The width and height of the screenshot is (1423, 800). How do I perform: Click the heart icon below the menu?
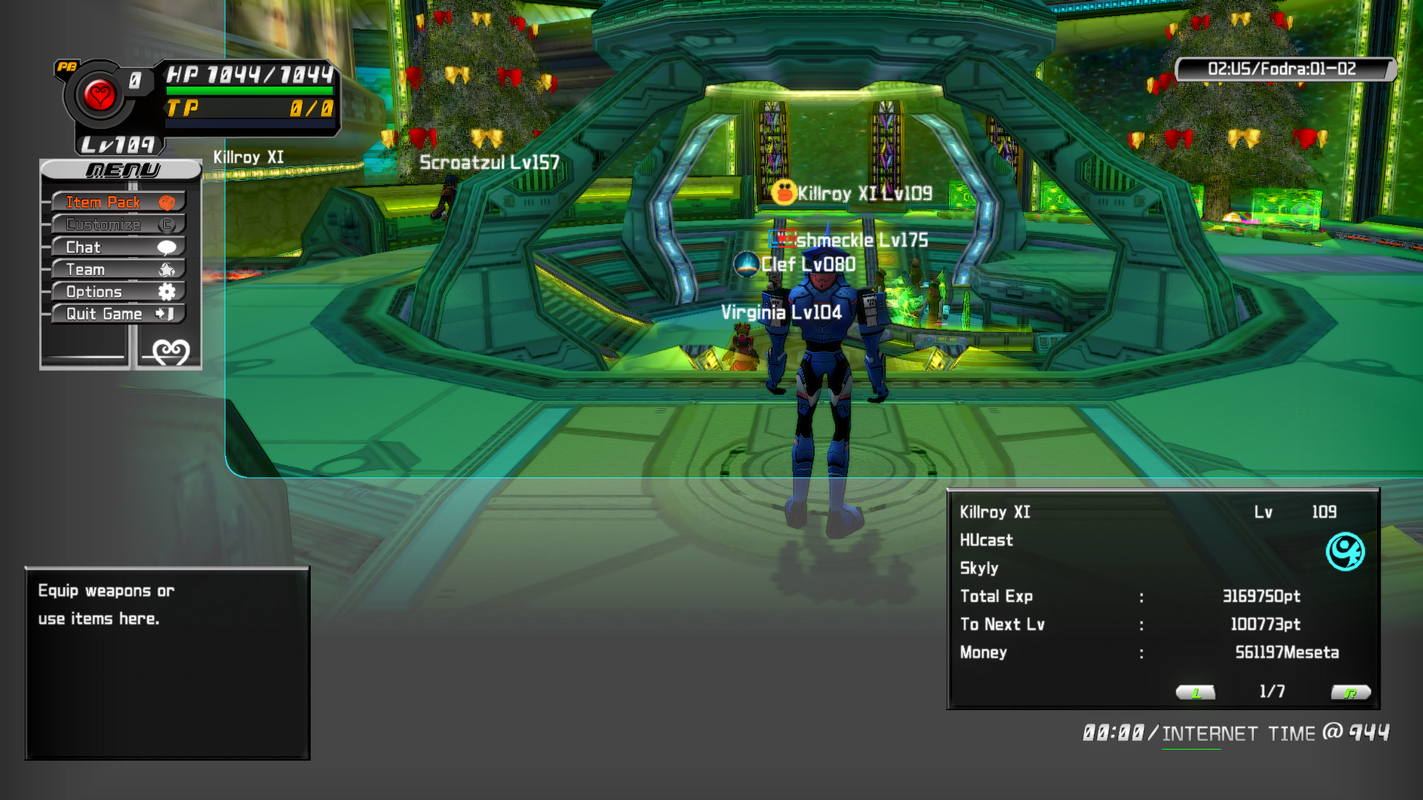pyautogui.click(x=169, y=352)
